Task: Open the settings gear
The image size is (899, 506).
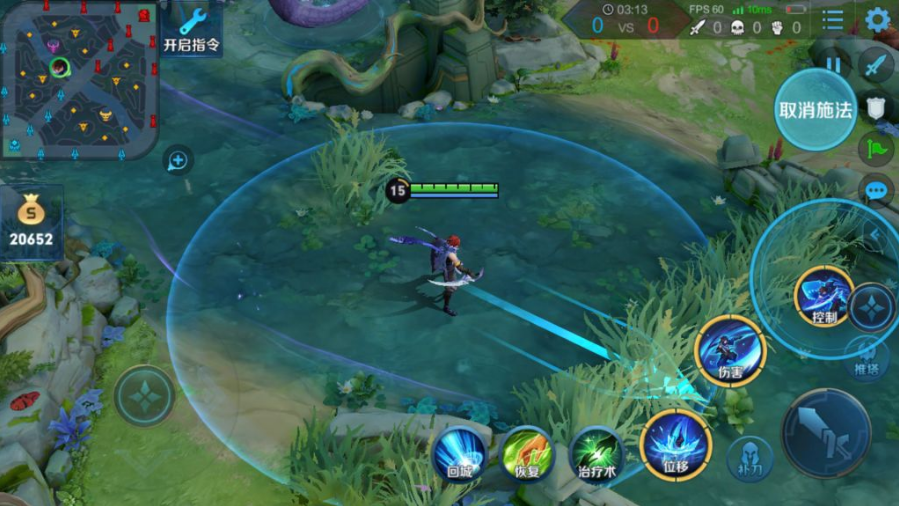Action: [877, 19]
